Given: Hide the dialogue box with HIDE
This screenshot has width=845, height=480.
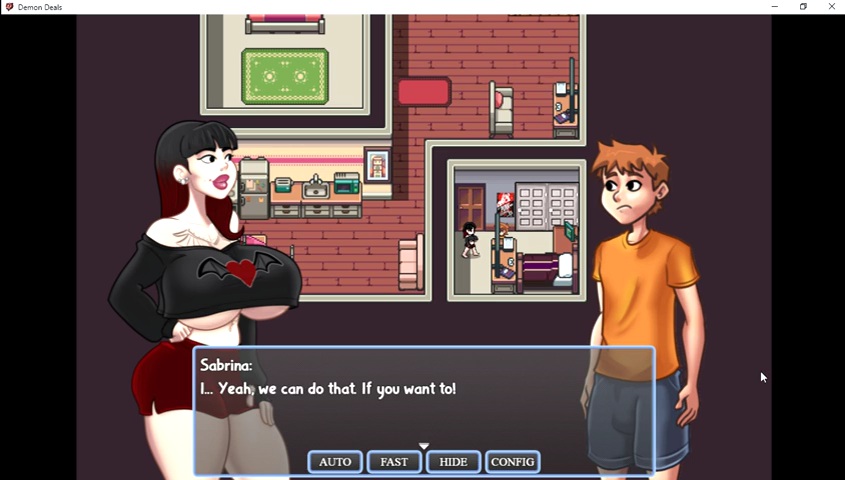Looking at the screenshot, I should click(x=453, y=462).
